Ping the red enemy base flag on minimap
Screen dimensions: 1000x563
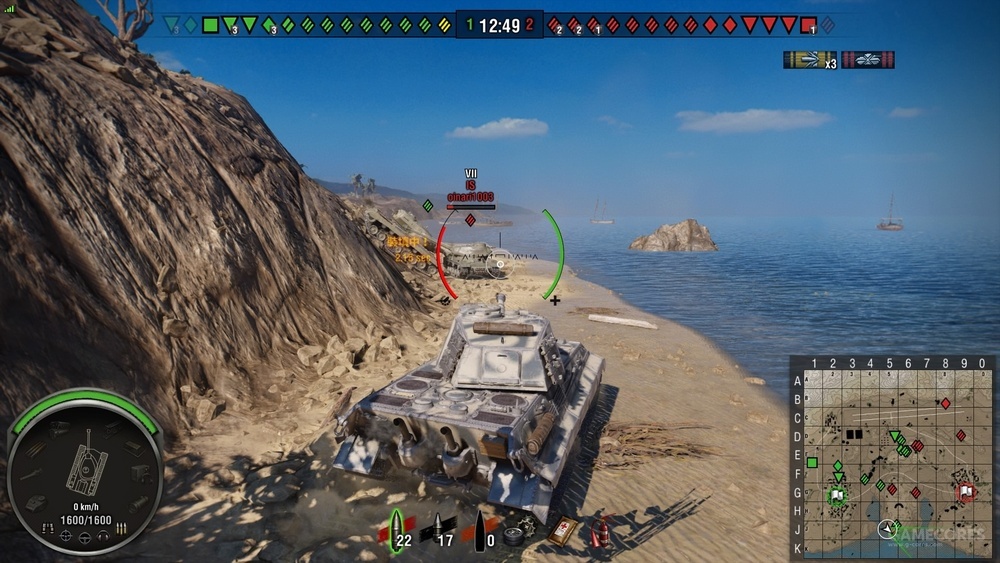coord(965,491)
